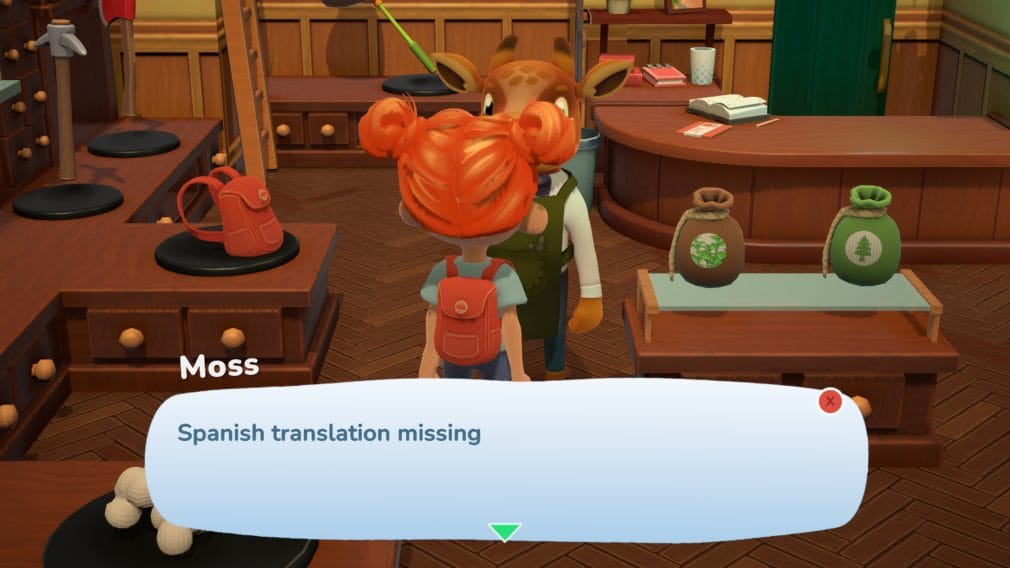Advance dialogue with the green arrow
Viewport: 1010px width, 568px height.
(x=504, y=531)
